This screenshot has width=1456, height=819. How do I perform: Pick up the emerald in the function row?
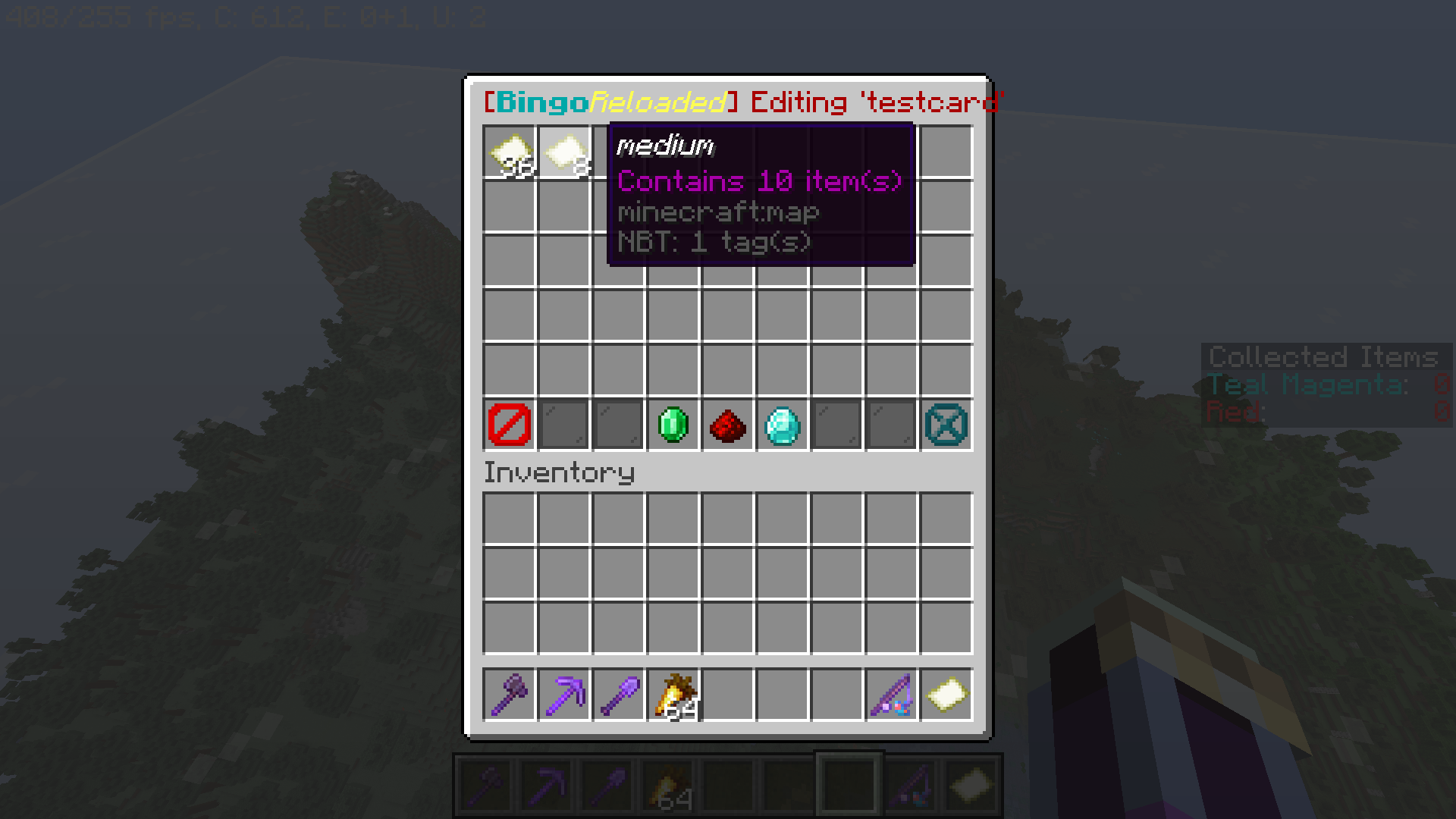point(673,425)
